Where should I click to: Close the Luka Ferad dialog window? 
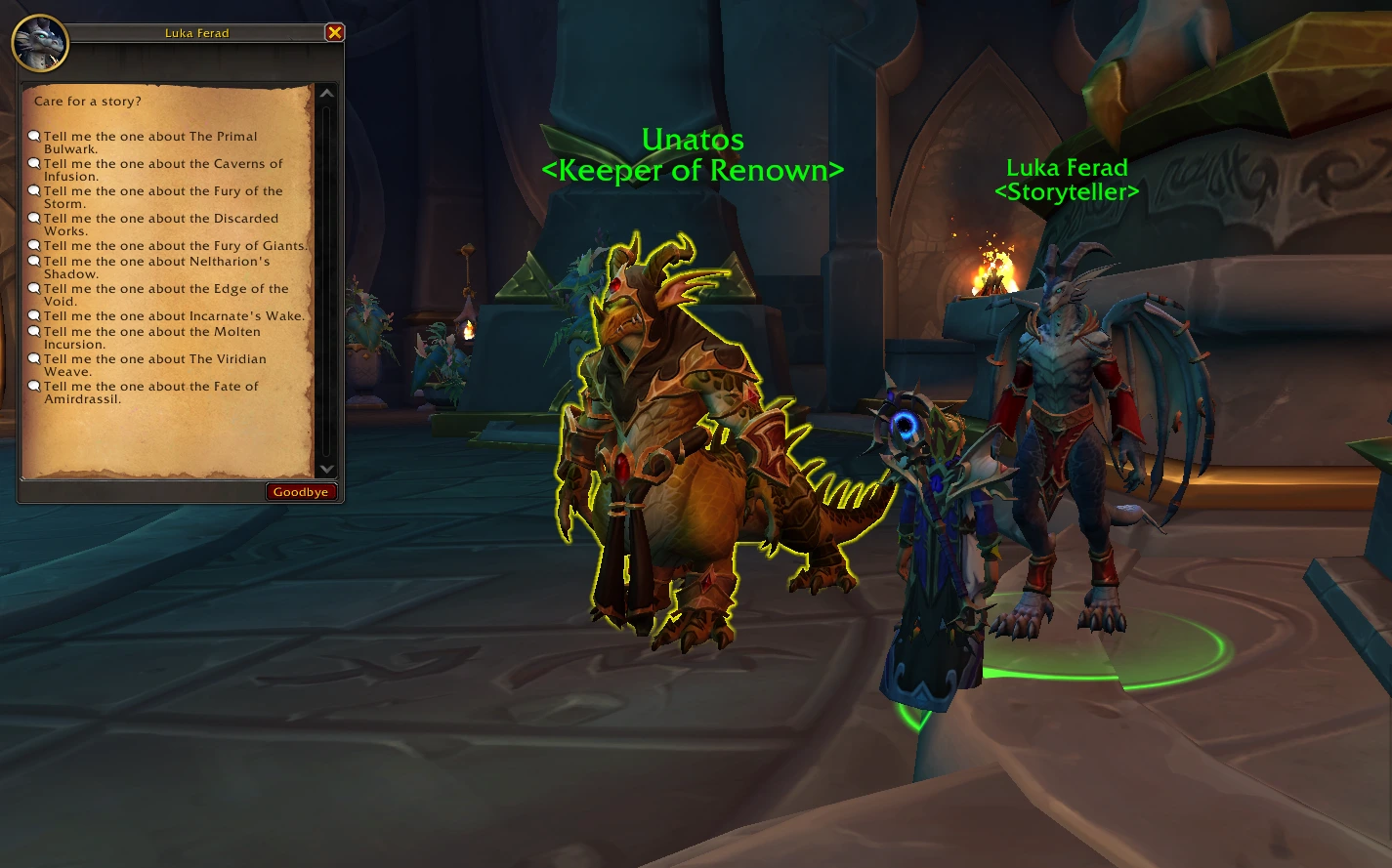(335, 32)
